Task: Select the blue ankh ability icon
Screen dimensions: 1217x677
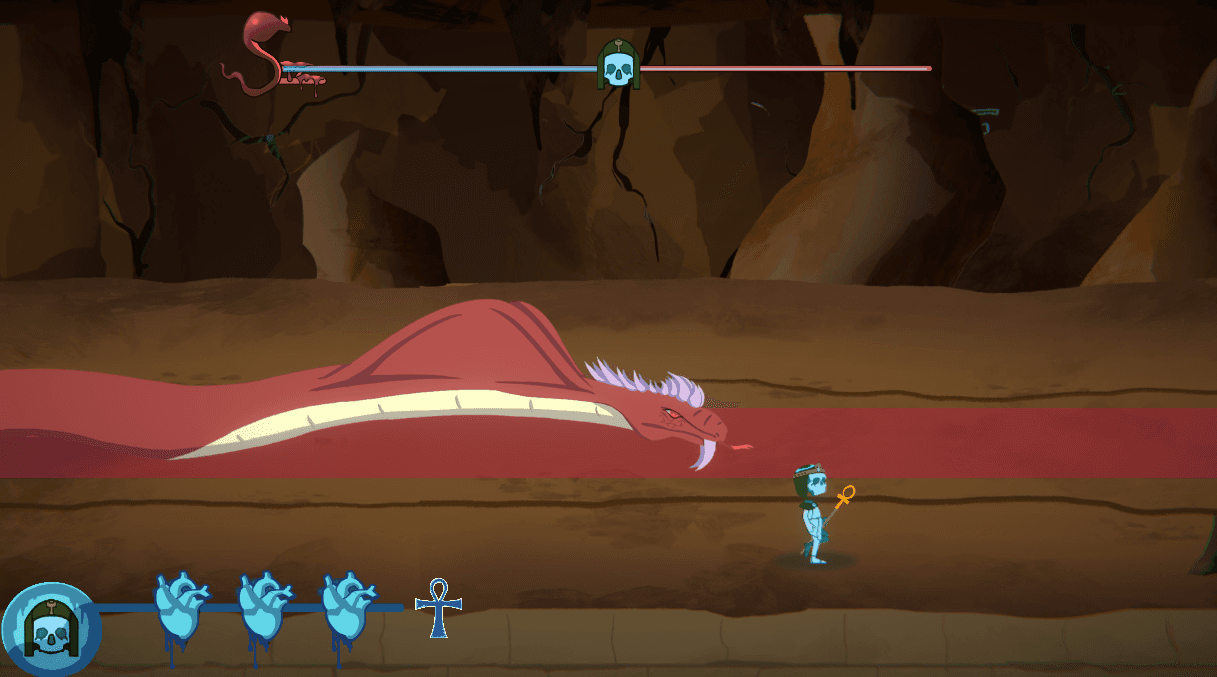Action: (438, 607)
